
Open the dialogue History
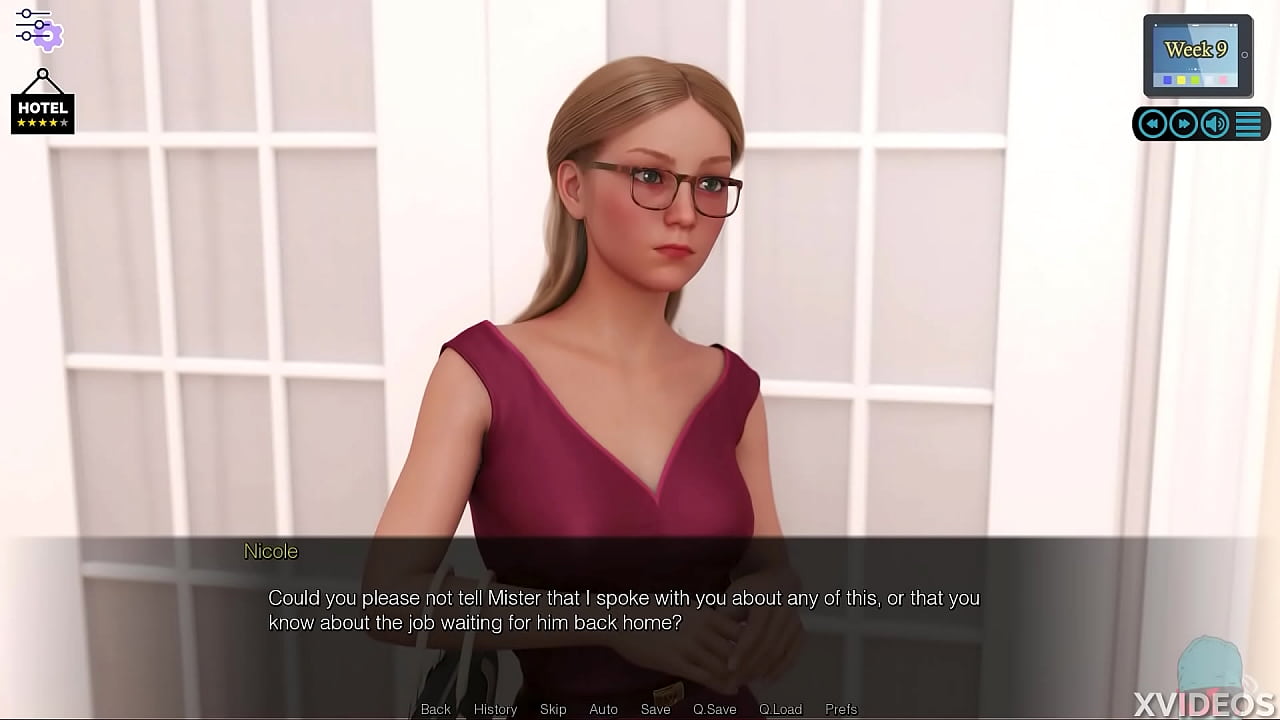[495, 709]
